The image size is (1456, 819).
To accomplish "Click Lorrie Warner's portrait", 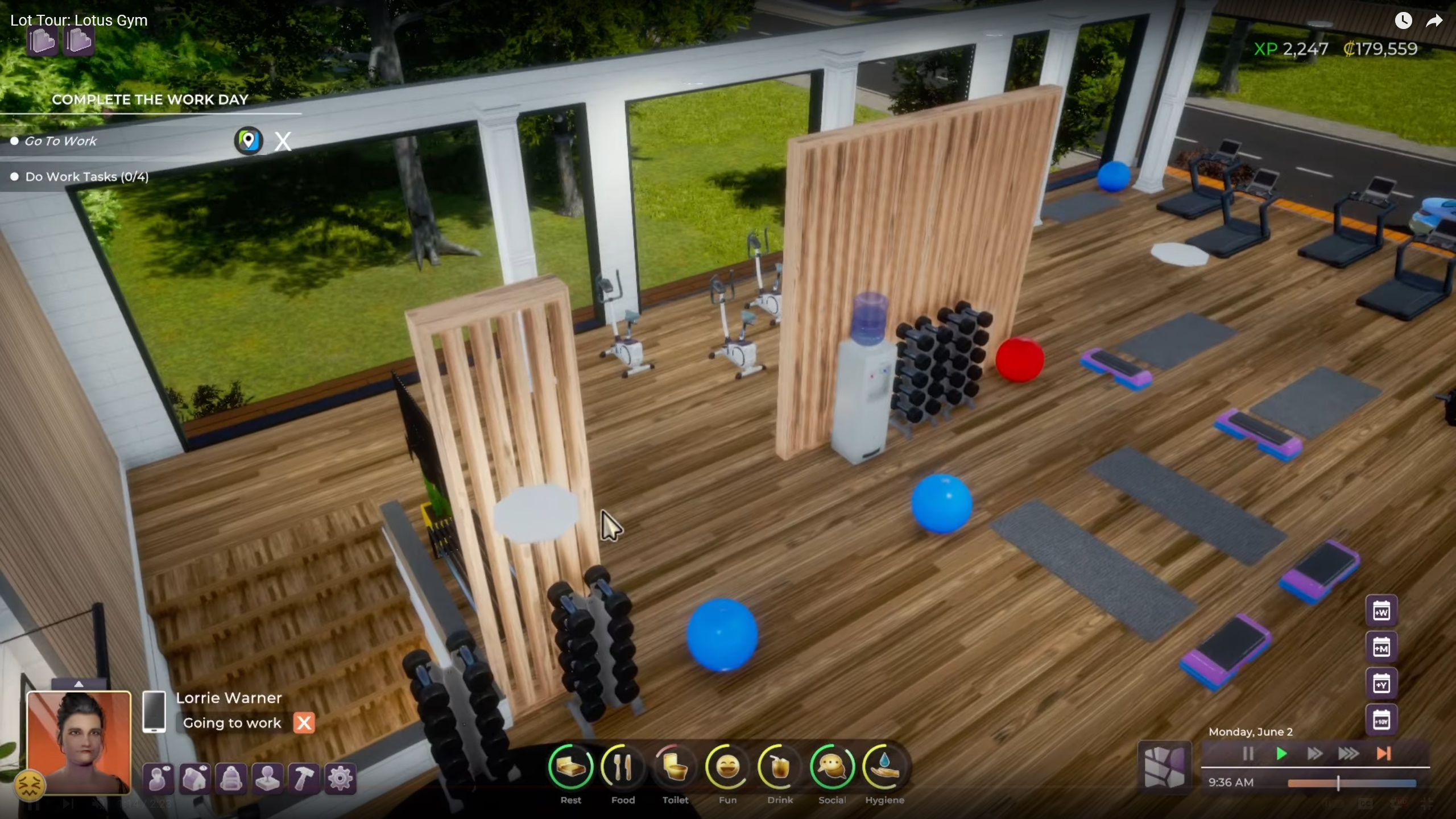I will click(78, 742).
